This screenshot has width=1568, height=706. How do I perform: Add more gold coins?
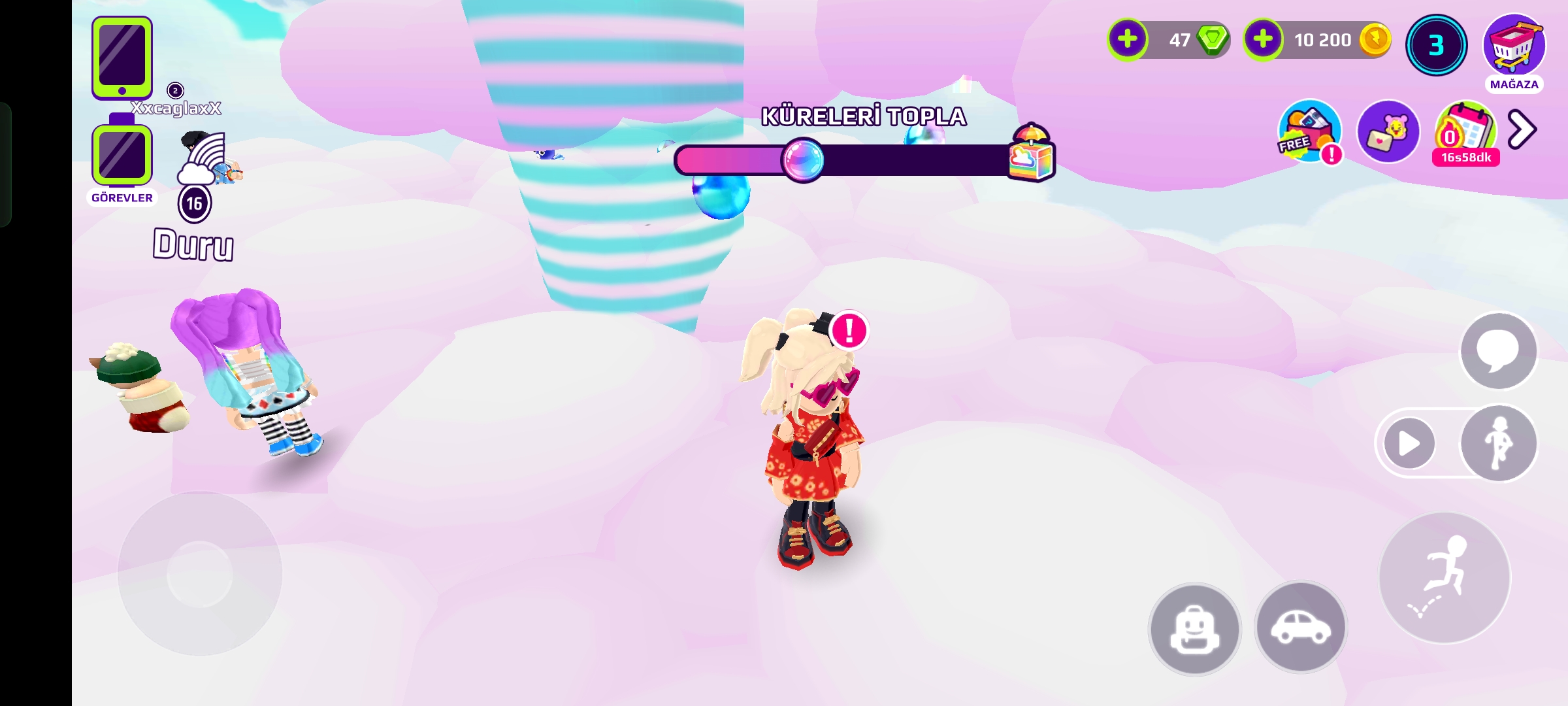[x=1263, y=39]
